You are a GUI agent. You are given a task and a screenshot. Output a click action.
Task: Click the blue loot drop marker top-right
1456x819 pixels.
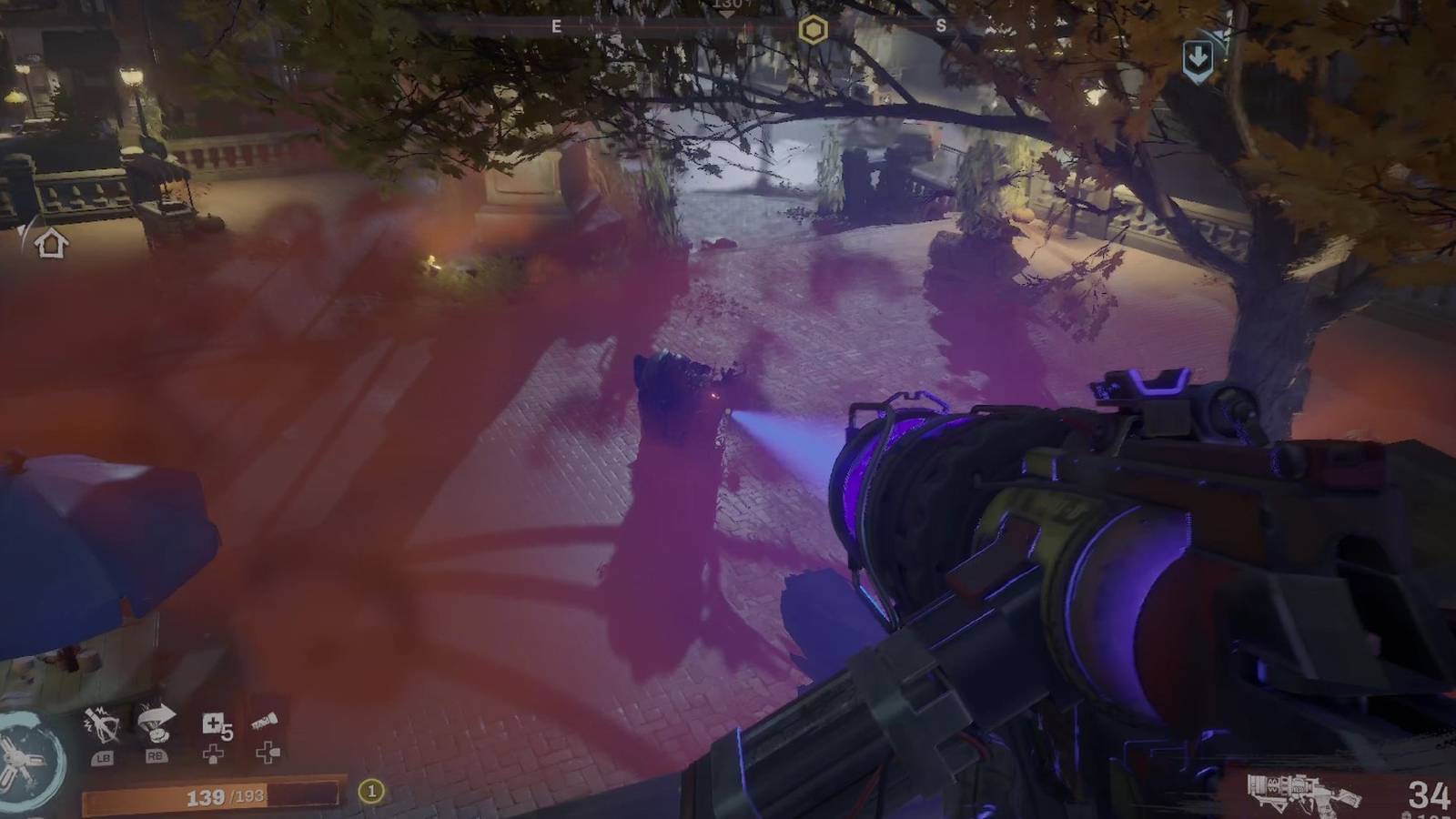[x=1198, y=56]
